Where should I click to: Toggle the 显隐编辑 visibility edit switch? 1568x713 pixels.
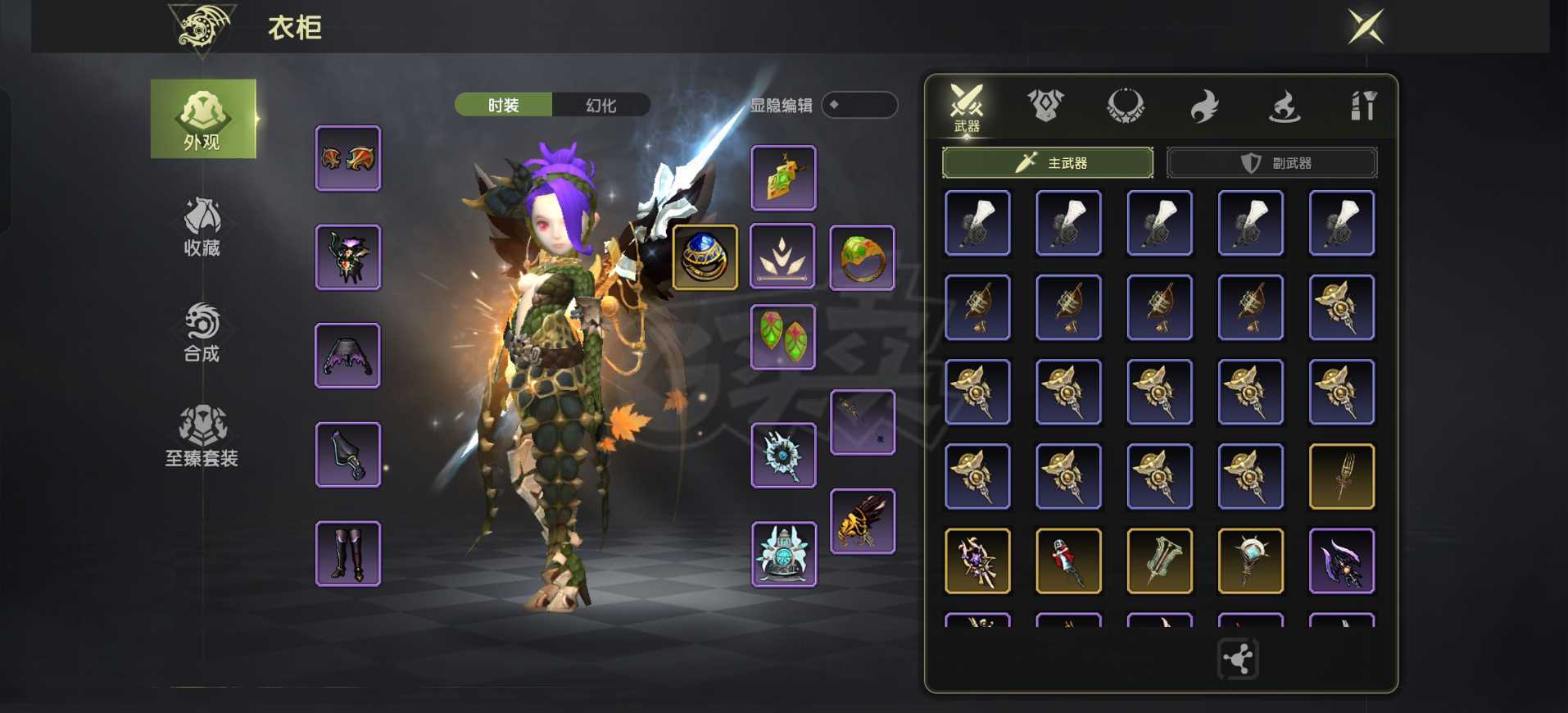859,105
